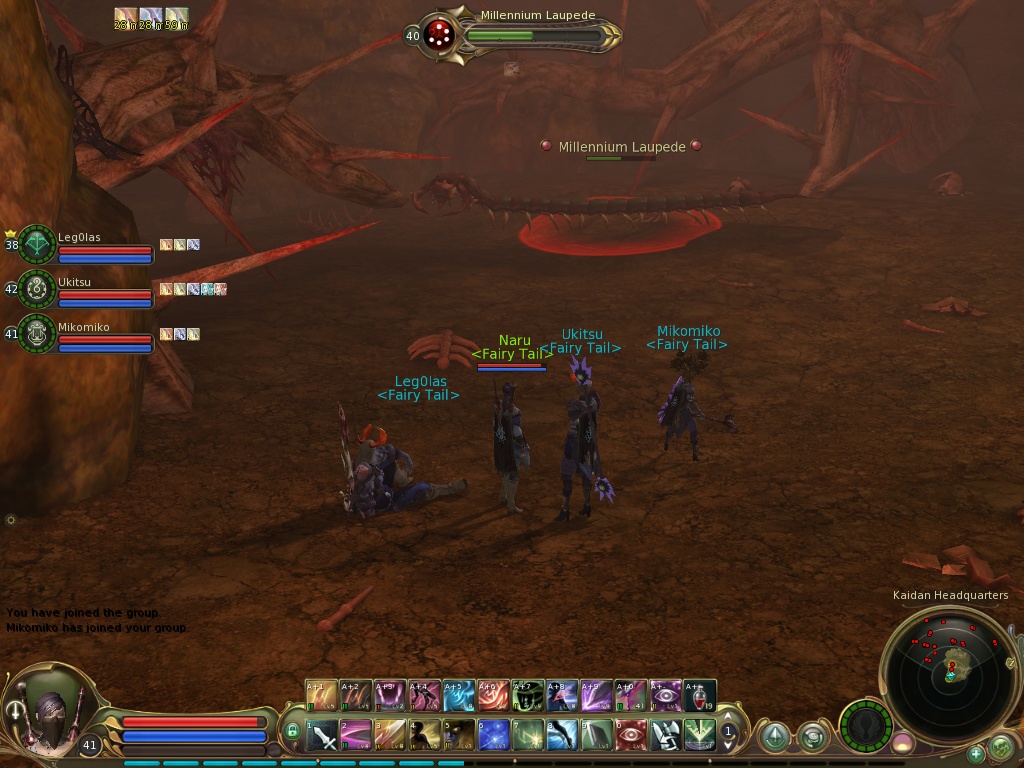The image size is (1024, 768).
Task: Select party member Mikomiko portrait
Action: click(x=37, y=335)
